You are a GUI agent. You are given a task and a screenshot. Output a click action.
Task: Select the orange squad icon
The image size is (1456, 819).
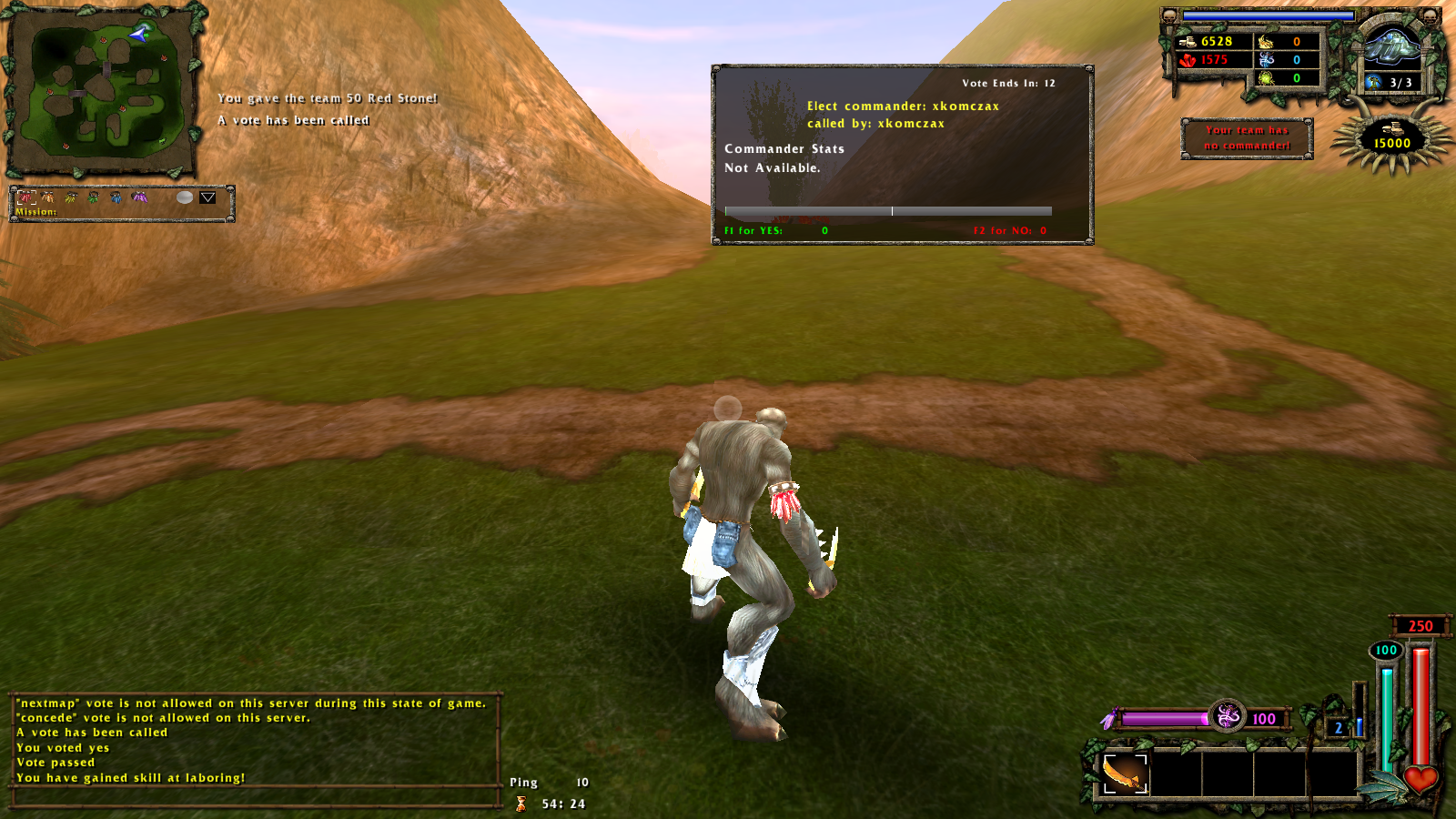[x=47, y=197]
